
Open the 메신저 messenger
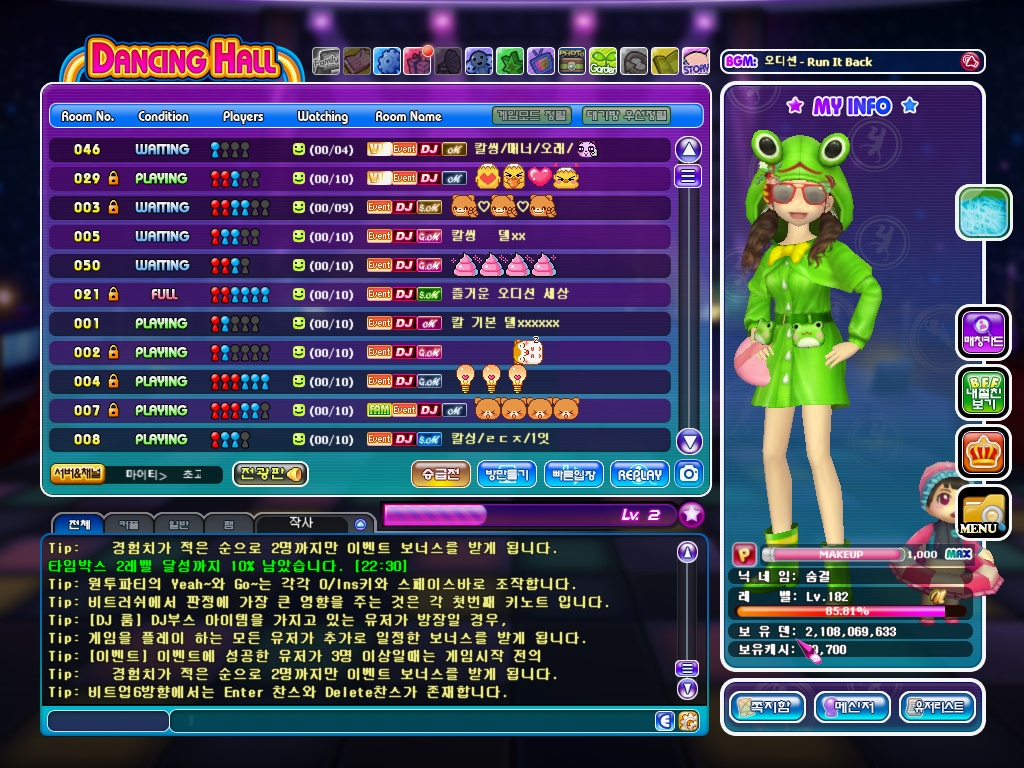(x=852, y=708)
